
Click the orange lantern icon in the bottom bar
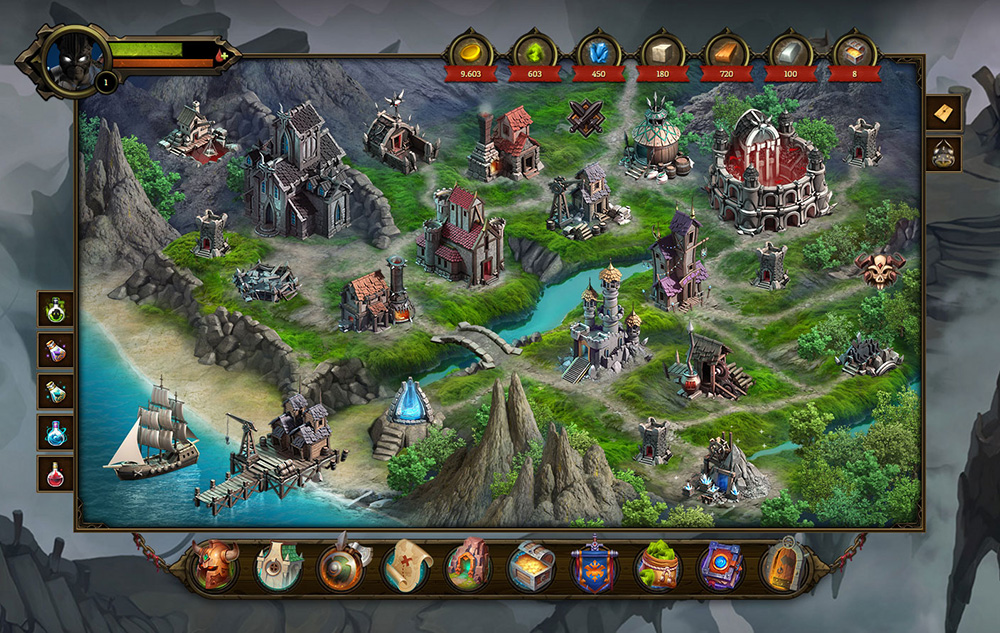click(784, 567)
